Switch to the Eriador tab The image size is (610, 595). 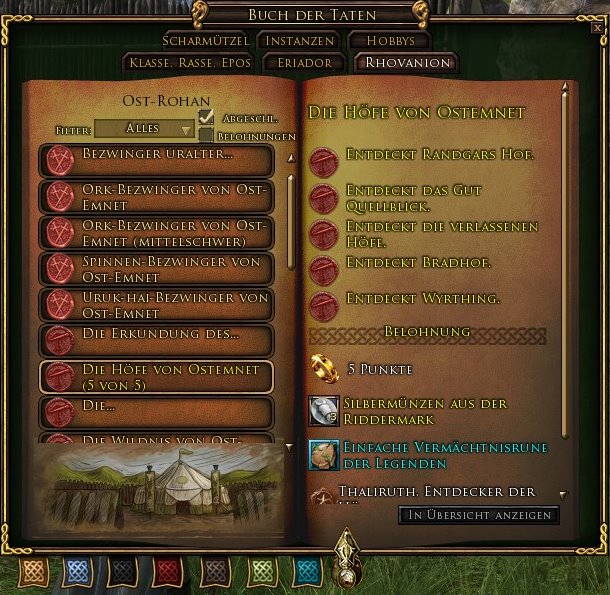303,63
